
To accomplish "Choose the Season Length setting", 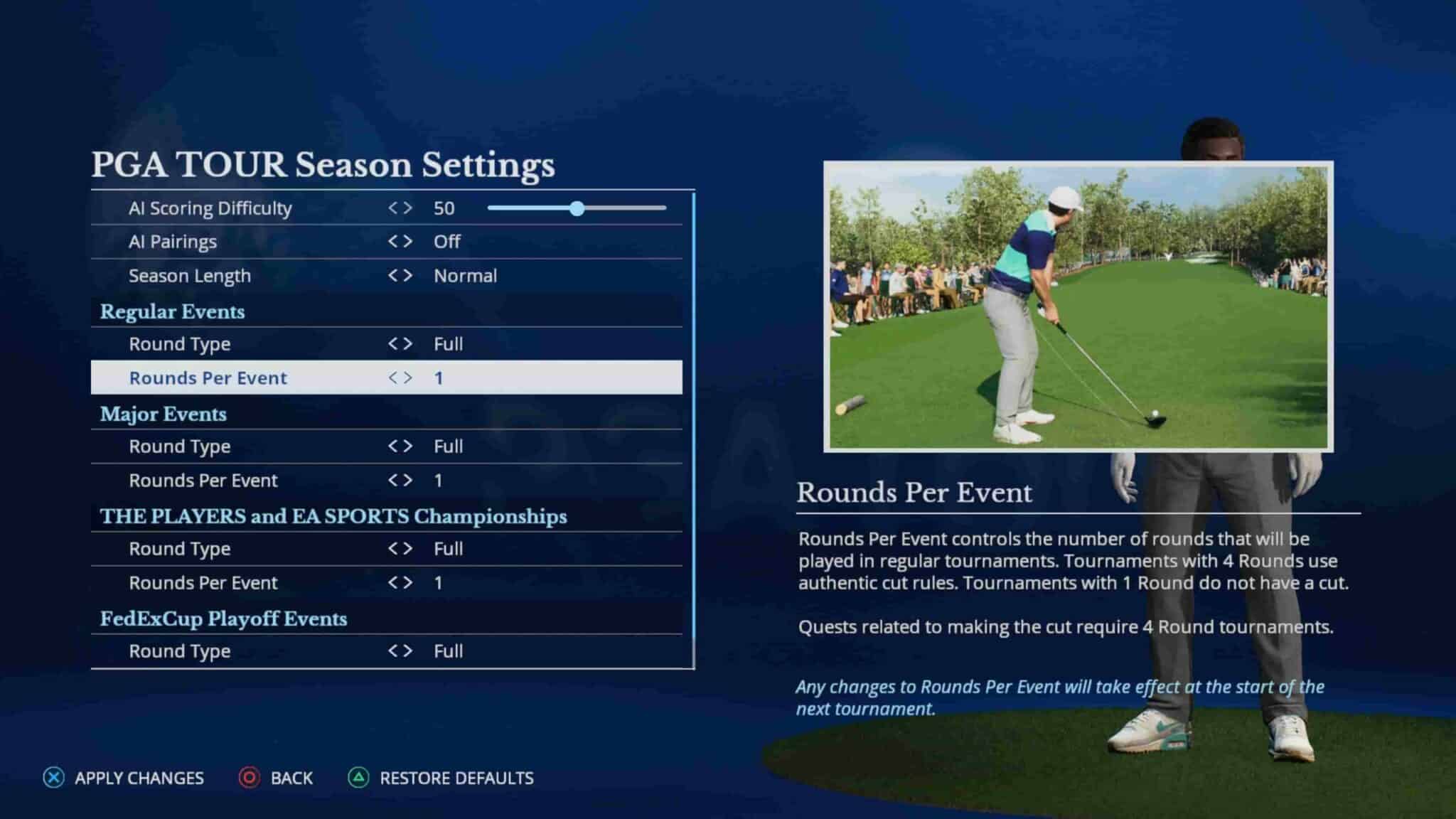I will click(190, 276).
